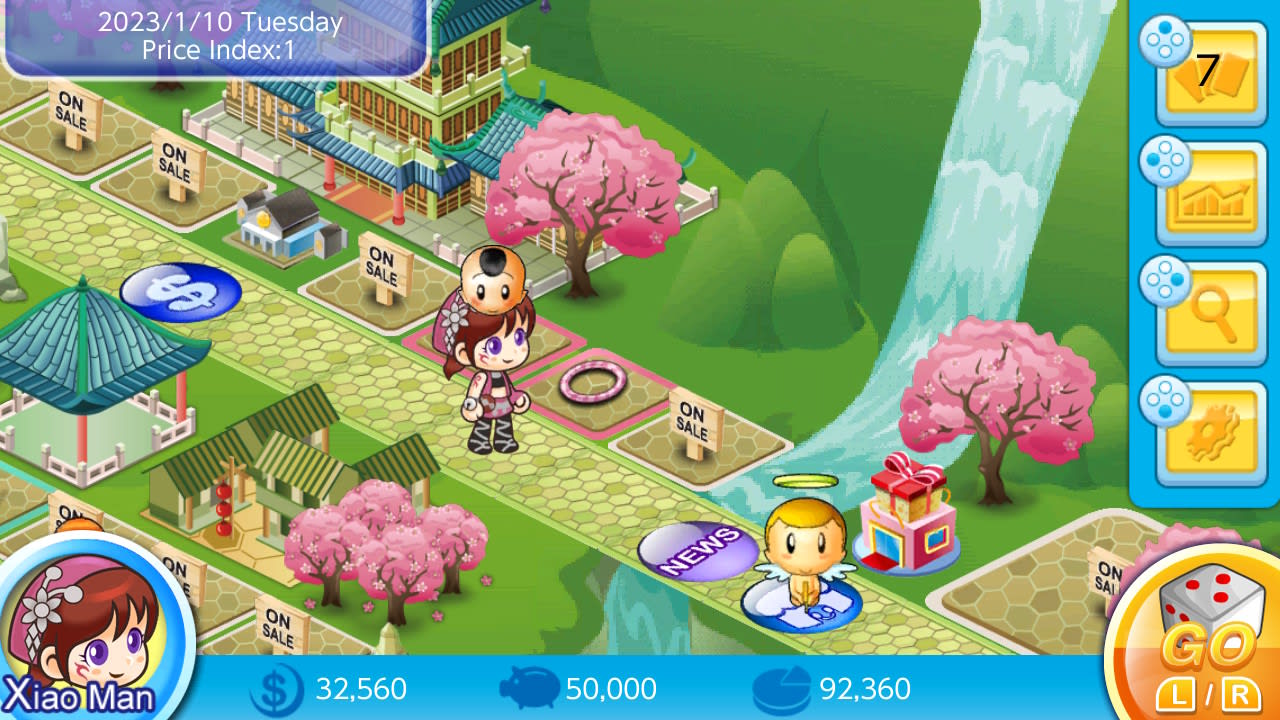This screenshot has height=720, width=1280.
Task: Select the purple NEWS tile
Action: [700, 548]
